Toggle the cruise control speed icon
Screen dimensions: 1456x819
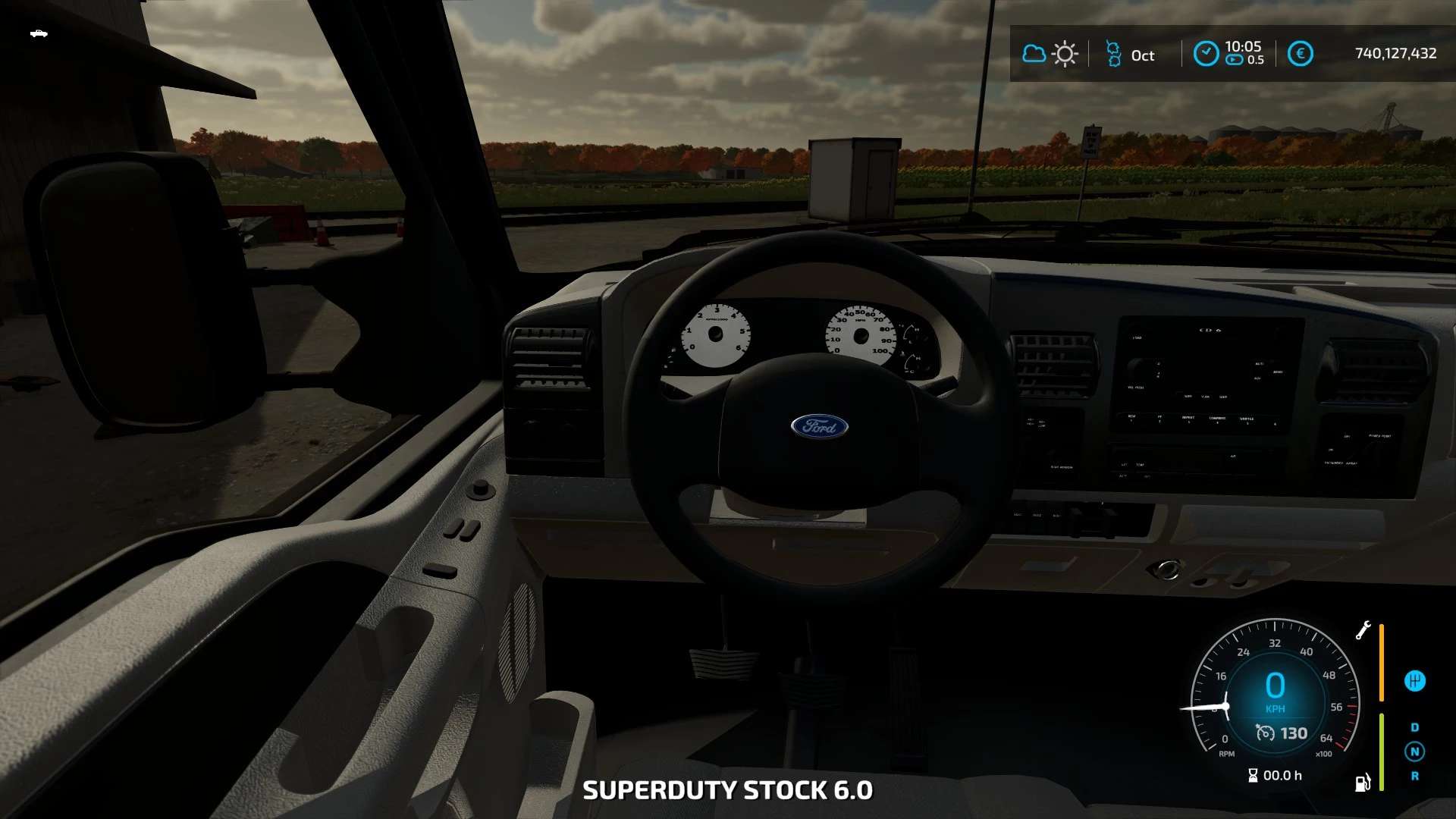click(1265, 733)
